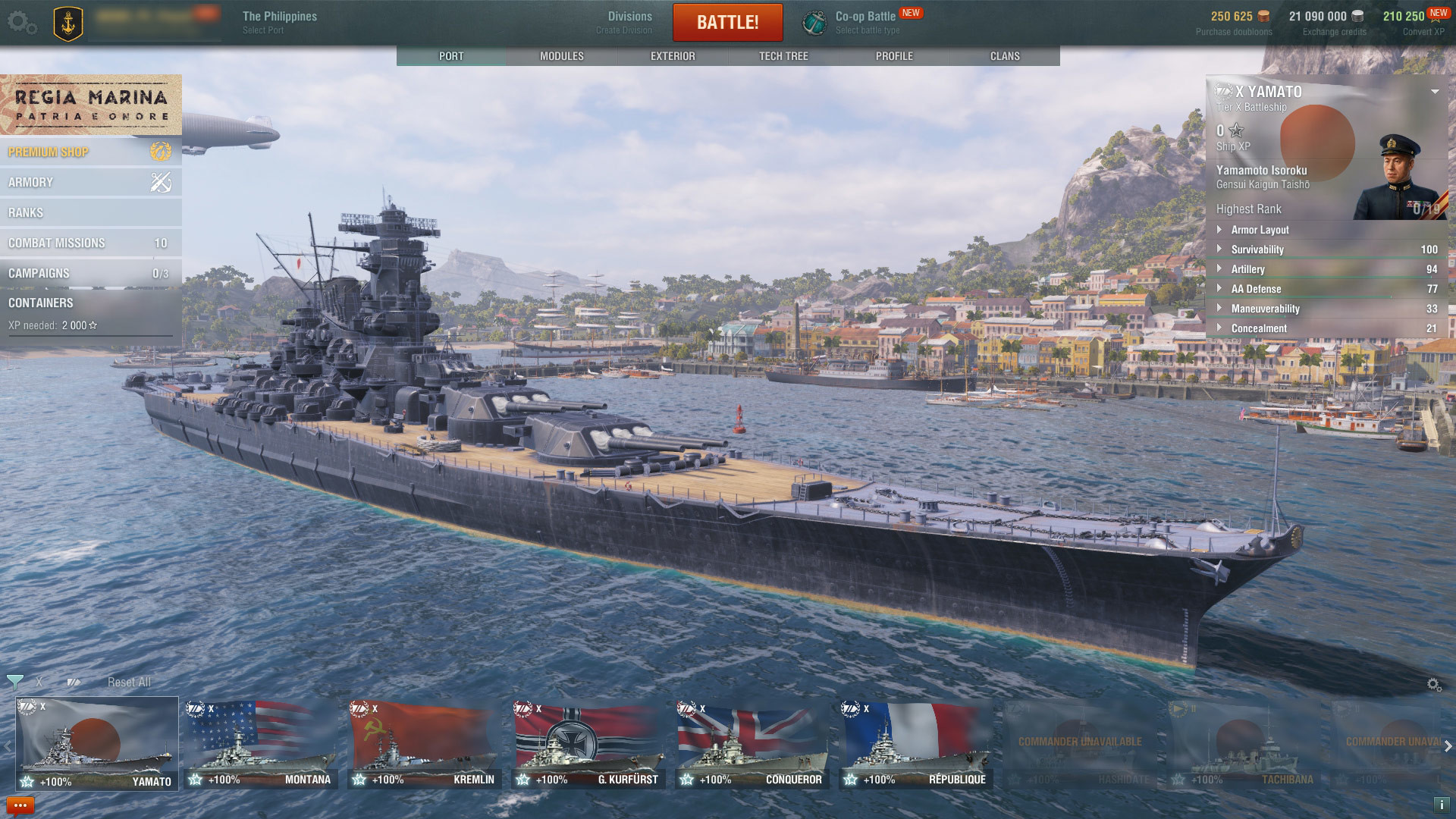Viewport: 1456px width, 819px height.
Task: Toggle the tier X filter in carousel bar
Action: coord(41,682)
